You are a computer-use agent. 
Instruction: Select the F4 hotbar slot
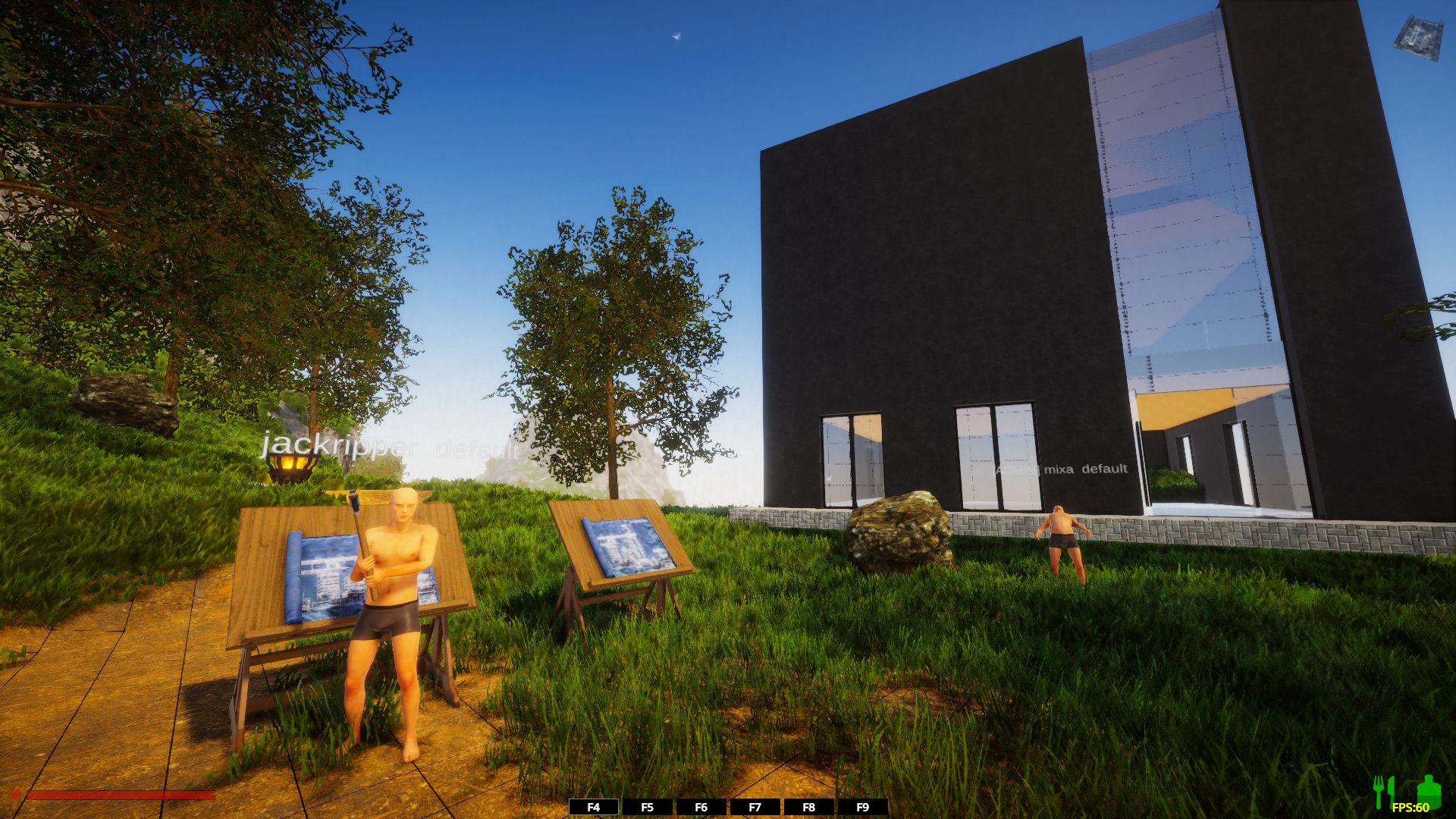[x=594, y=808]
